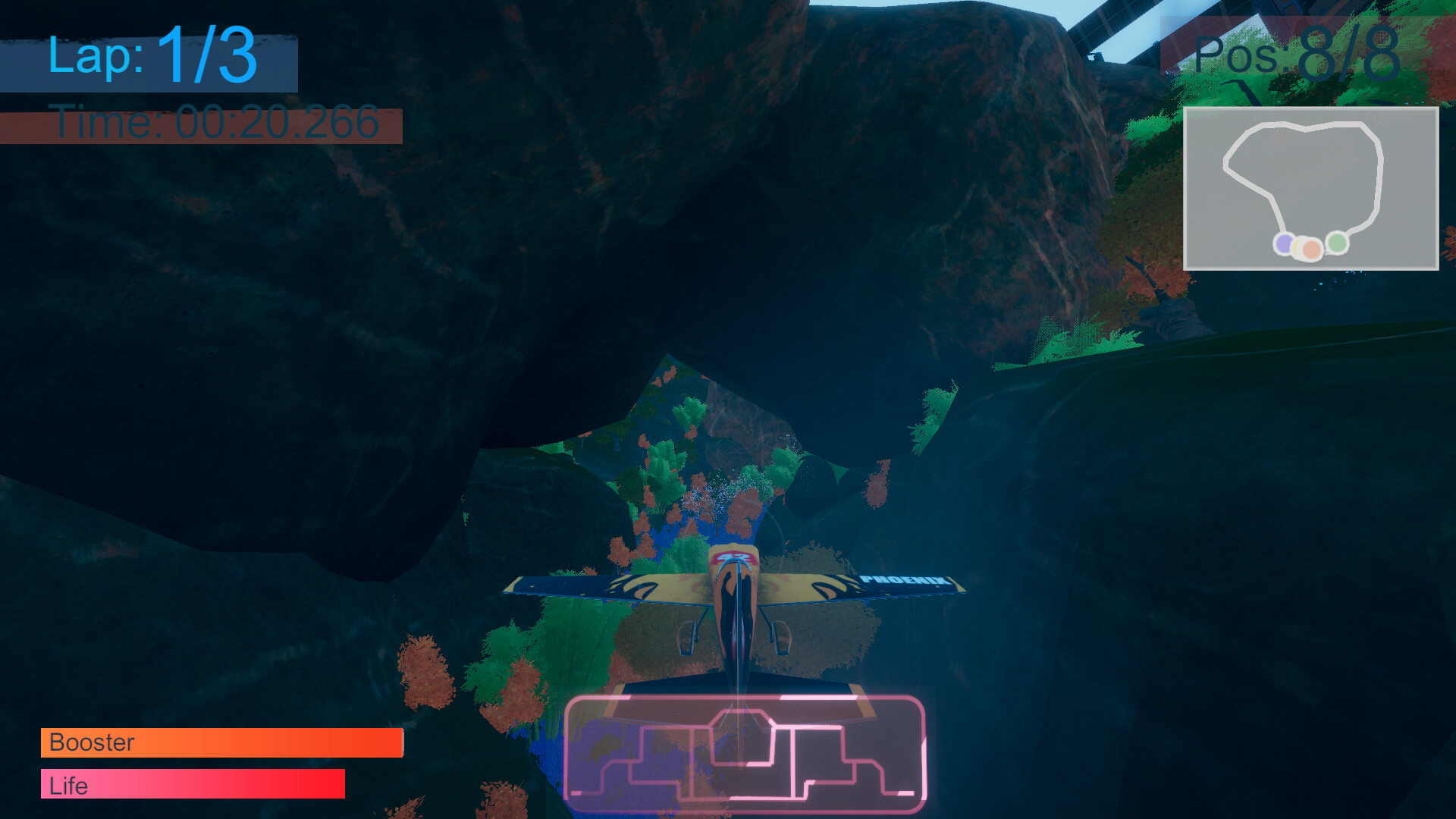The image size is (1456, 819).
Task: Select the purple racer dot on minimap
Action: point(1285,243)
